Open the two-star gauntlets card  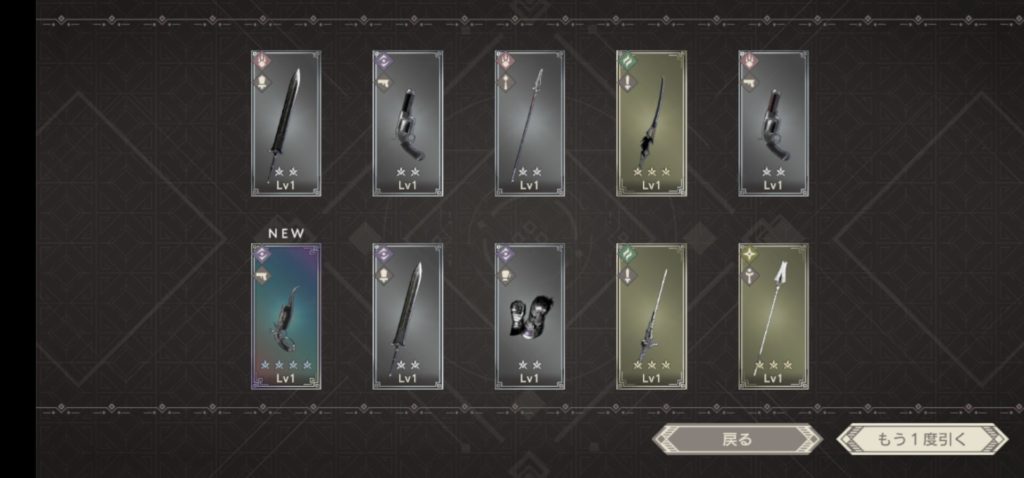[529, 316]
